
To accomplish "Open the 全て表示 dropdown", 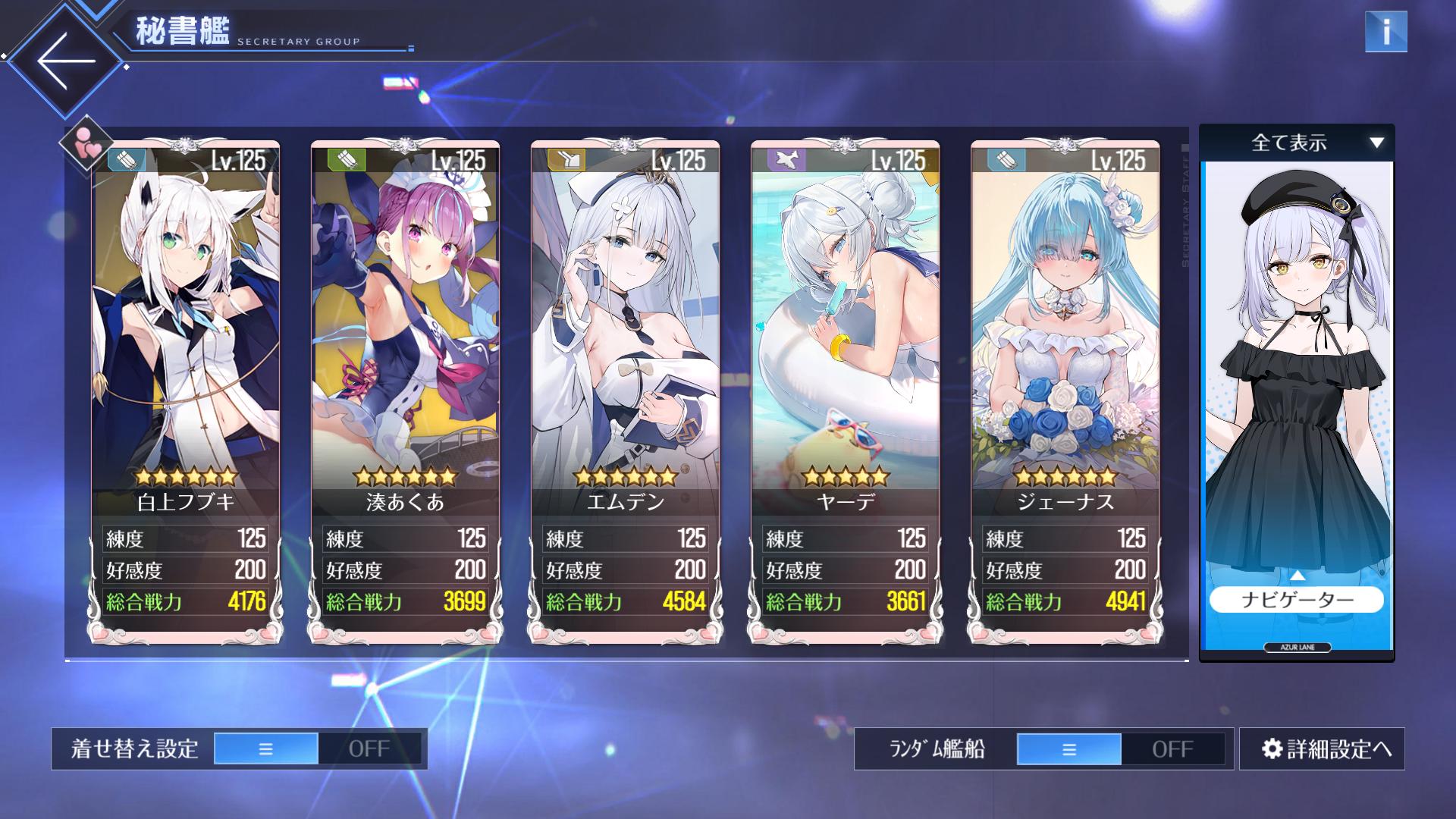I will coord(1297,143).
